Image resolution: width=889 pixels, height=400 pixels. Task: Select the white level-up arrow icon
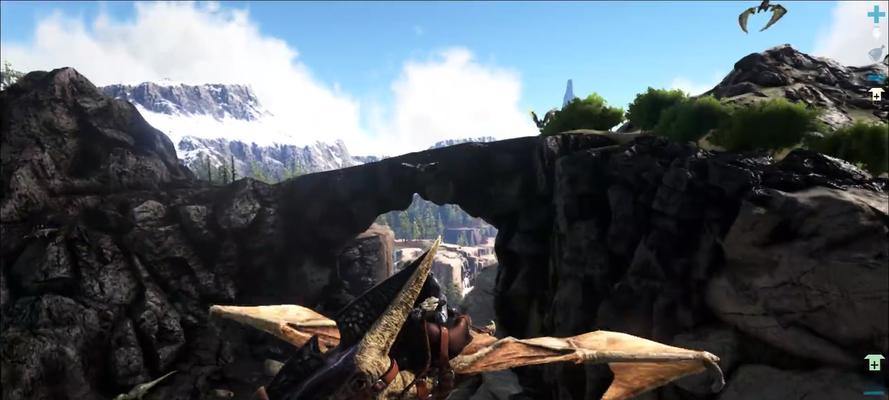tap(876, 94)
